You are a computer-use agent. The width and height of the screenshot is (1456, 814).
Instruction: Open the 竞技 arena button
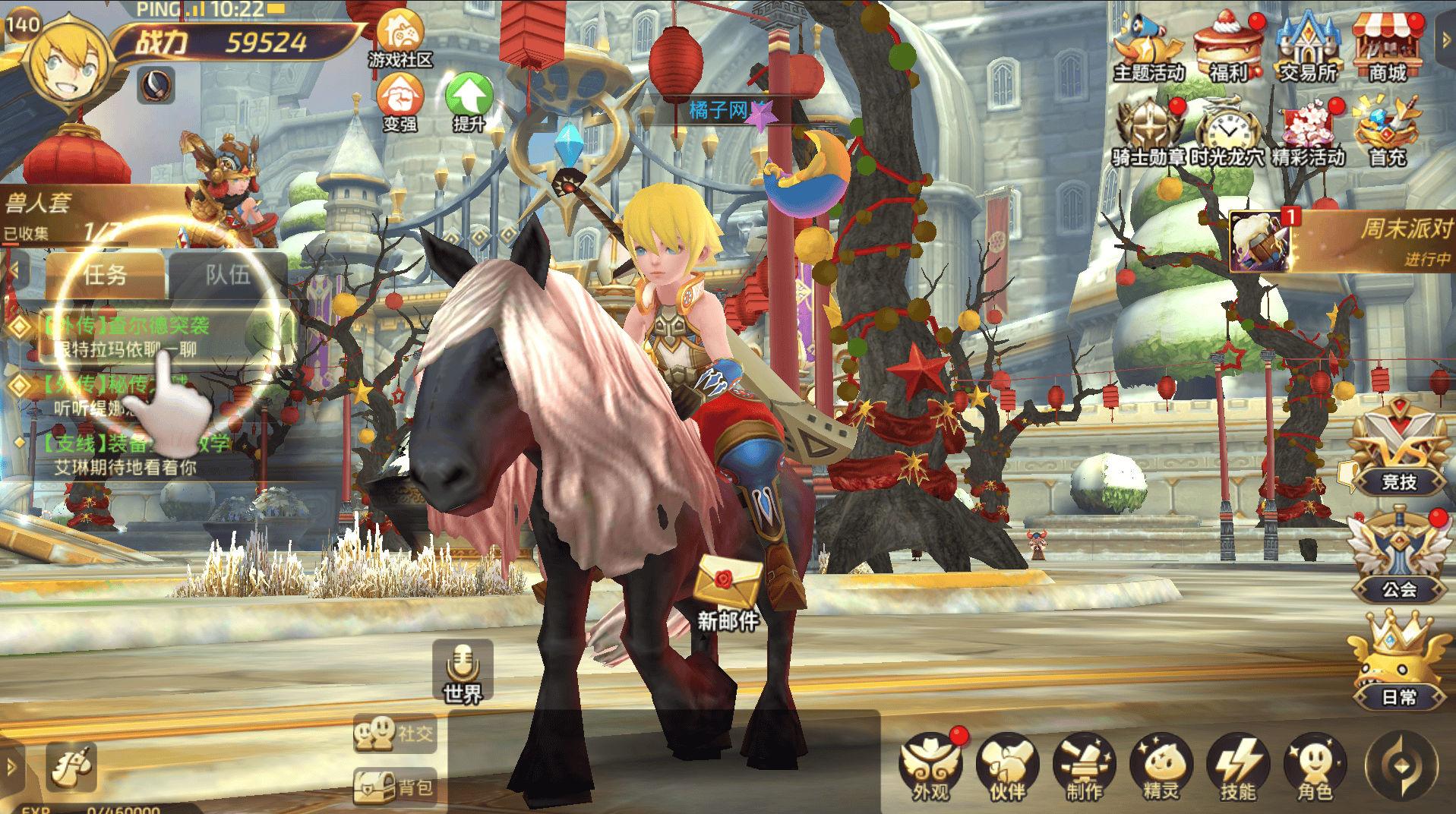[x=1398, y=452]
